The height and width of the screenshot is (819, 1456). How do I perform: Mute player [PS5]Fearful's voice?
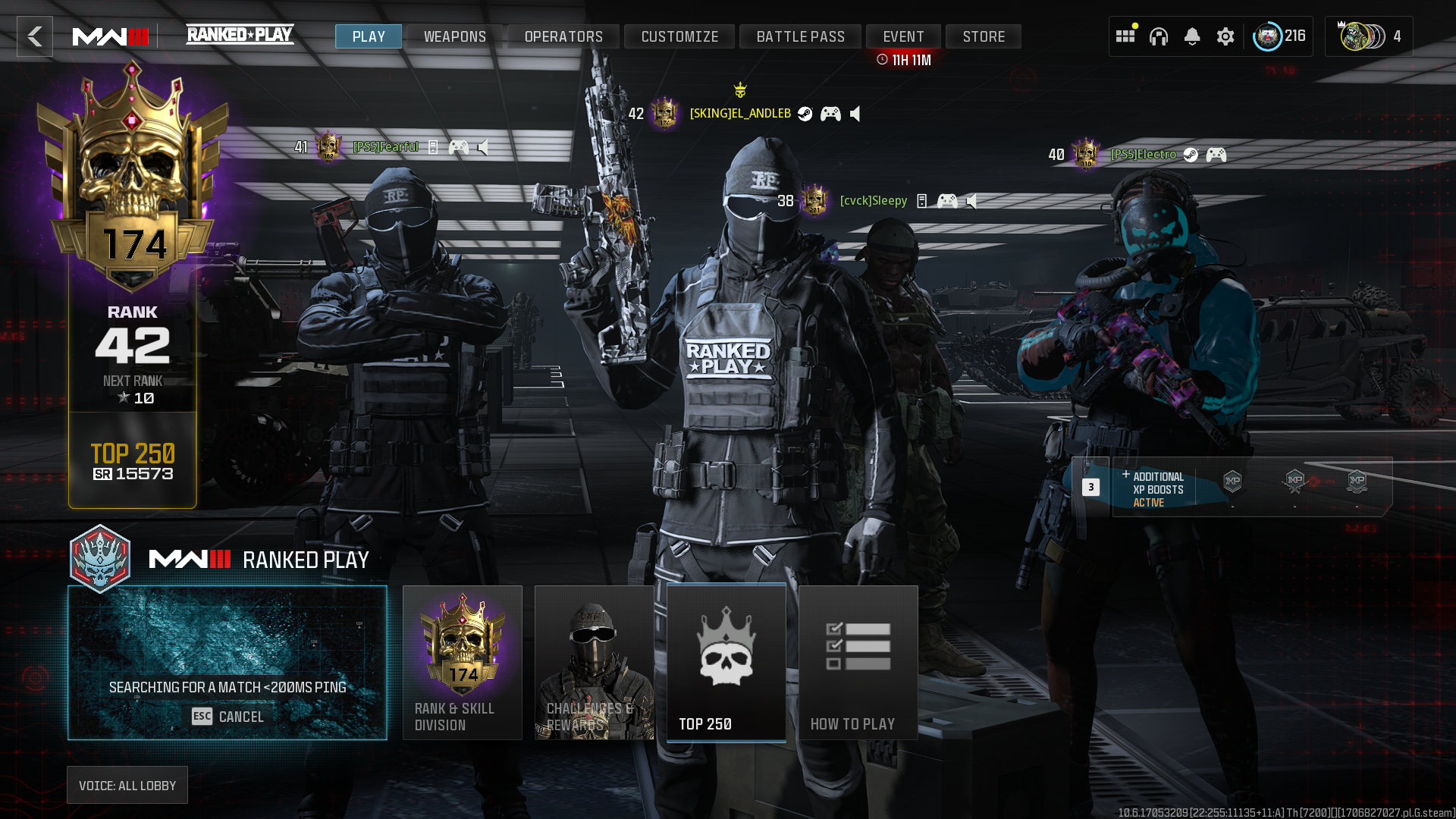(482, 147)
